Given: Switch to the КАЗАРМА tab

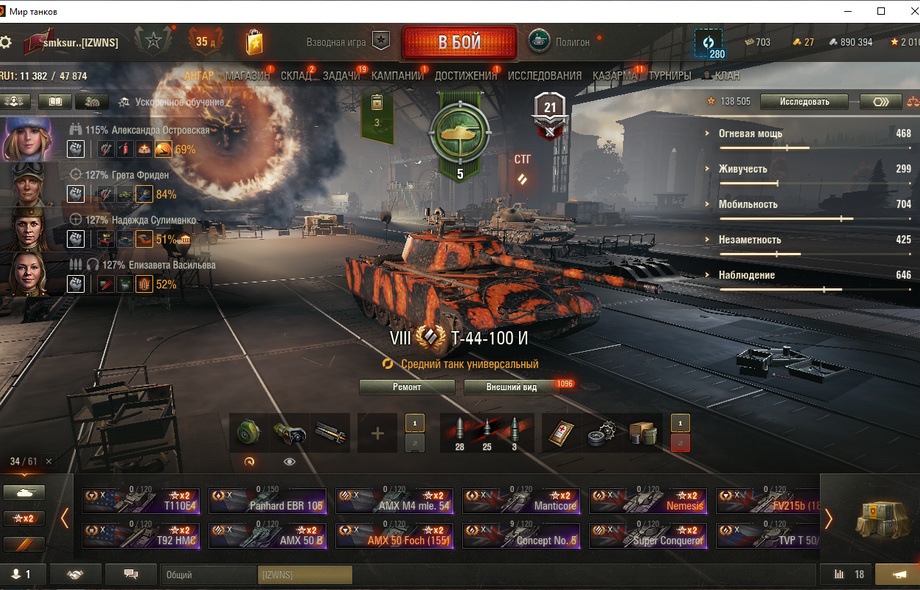Looking at the screenshot, I should pos(615,76).
